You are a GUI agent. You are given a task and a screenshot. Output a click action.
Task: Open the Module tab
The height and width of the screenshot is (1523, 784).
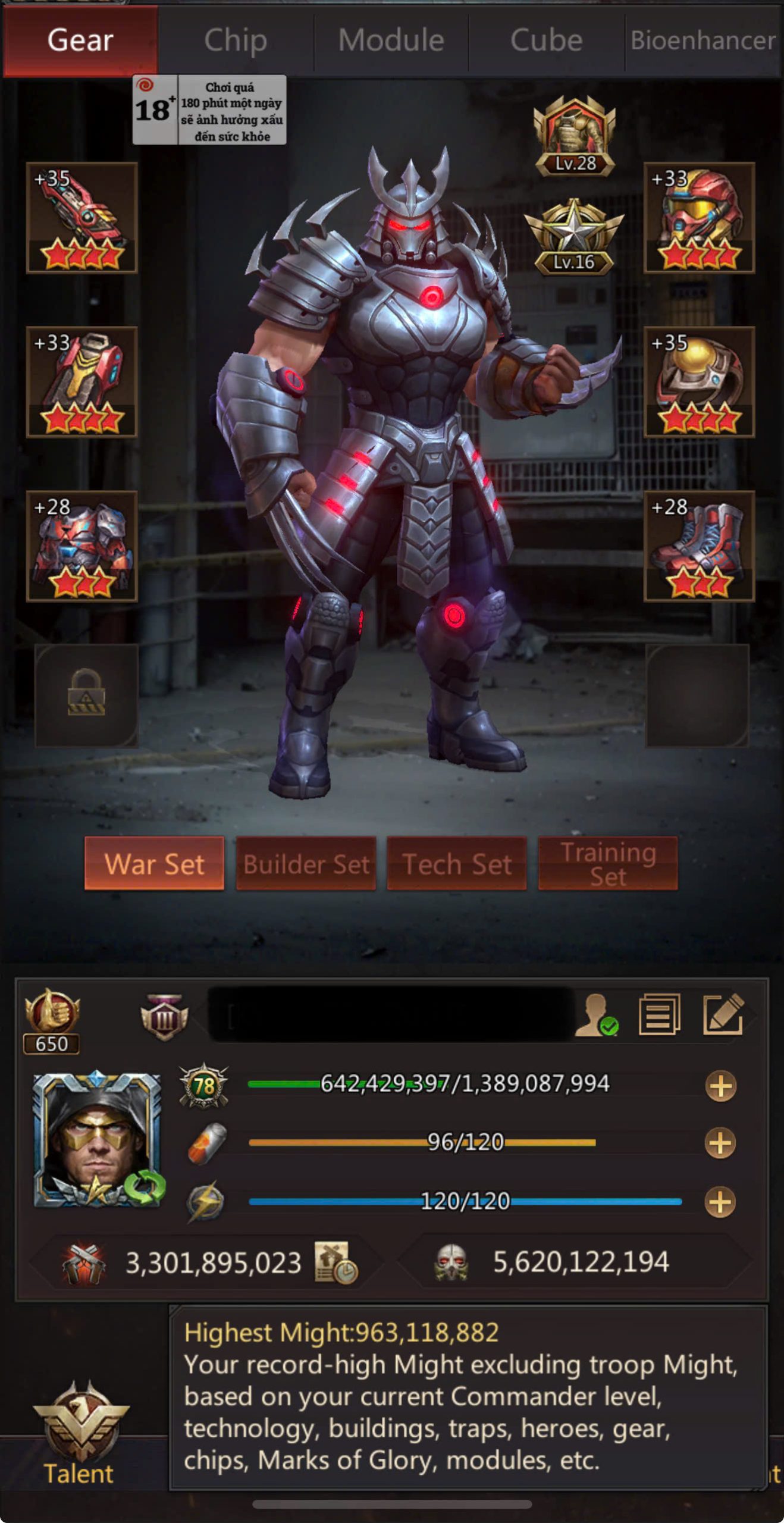[x=391, y=40]
